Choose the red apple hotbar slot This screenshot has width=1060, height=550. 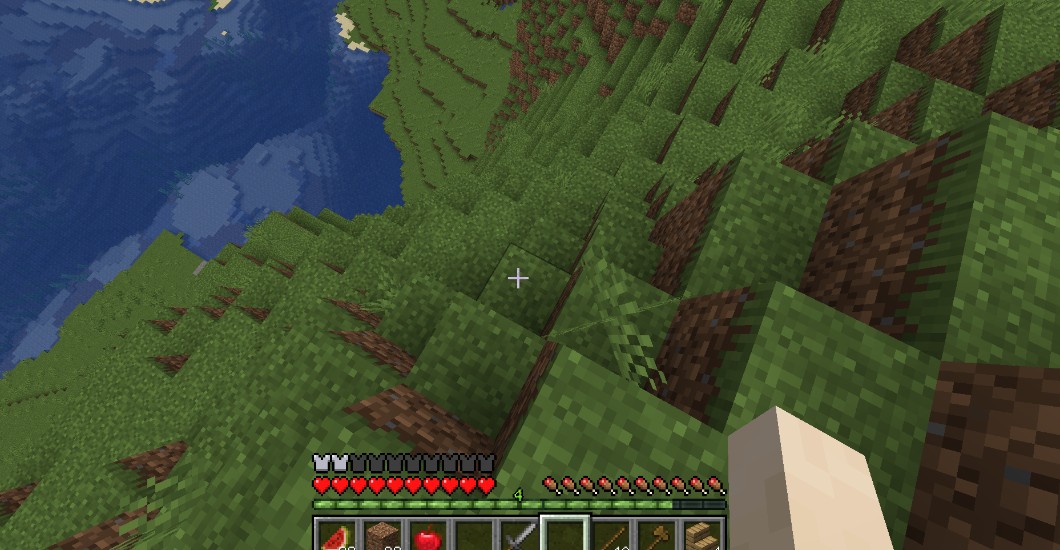click(427, 537)
